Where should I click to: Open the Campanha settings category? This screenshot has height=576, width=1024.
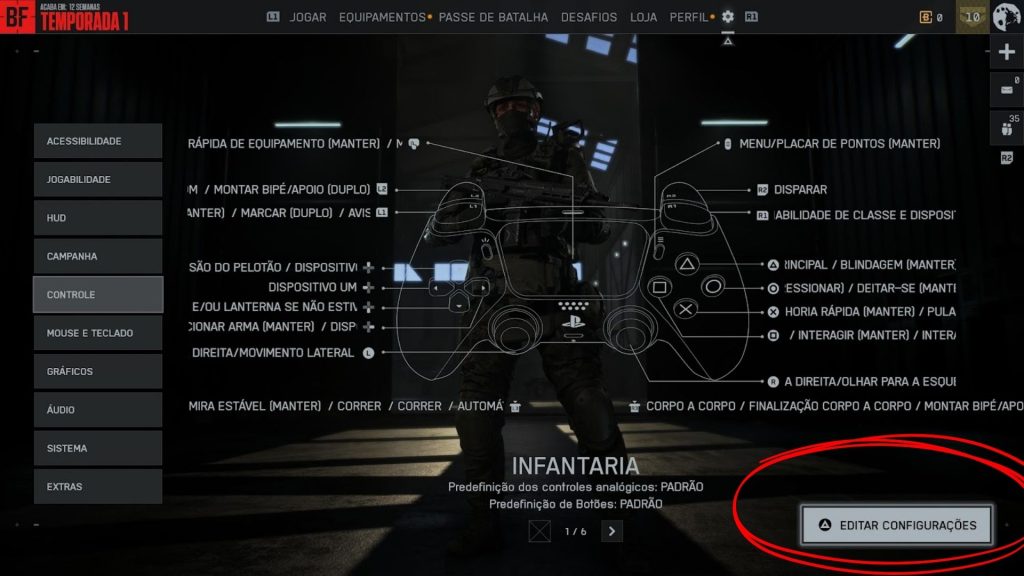coord(97,256)
